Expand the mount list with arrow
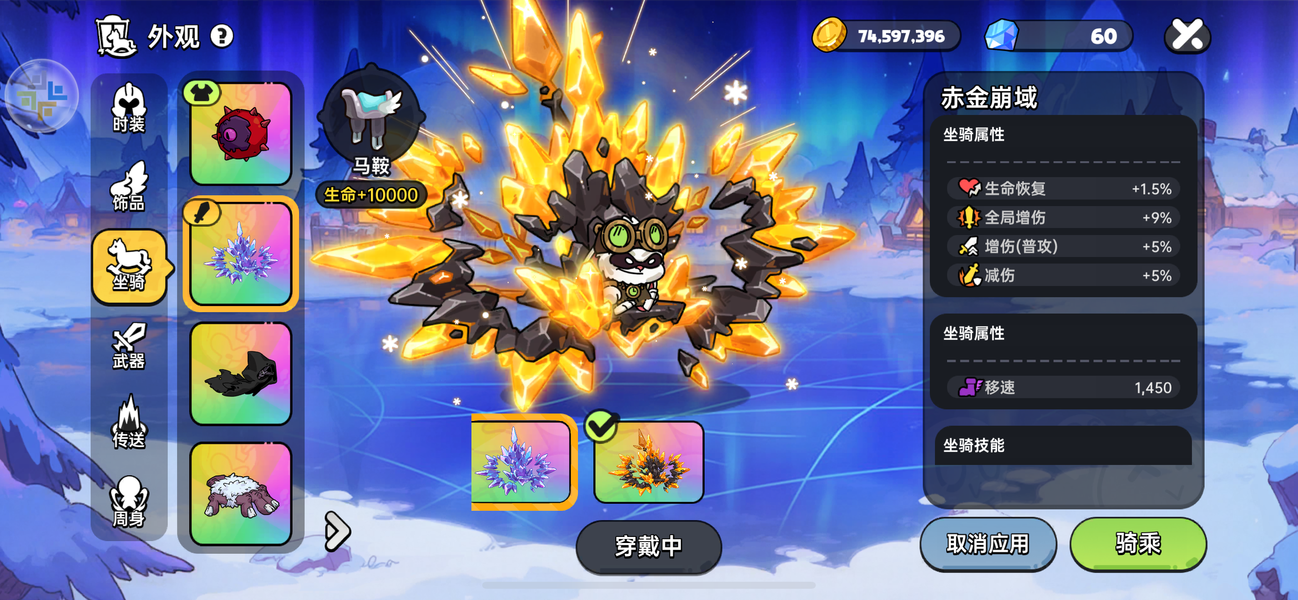Screen dimensions: 1298x600 (x=338, y=531)
